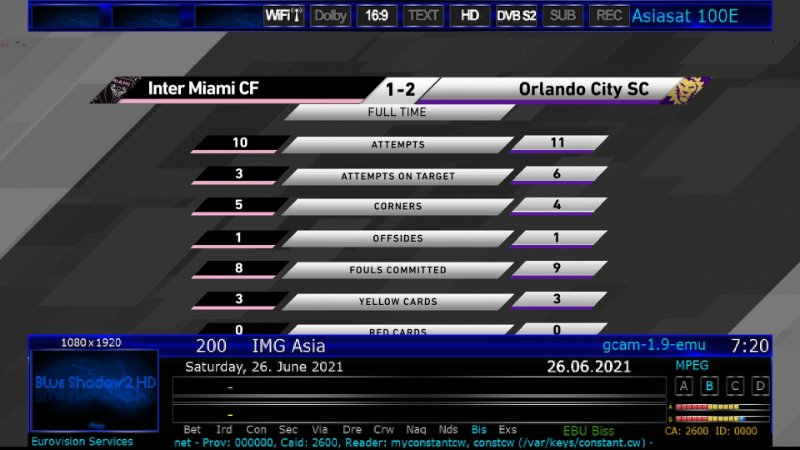The width and height of the screenshot is (800, 450).
Task: Choose the C box under MPEG
Action: point(735,386)
